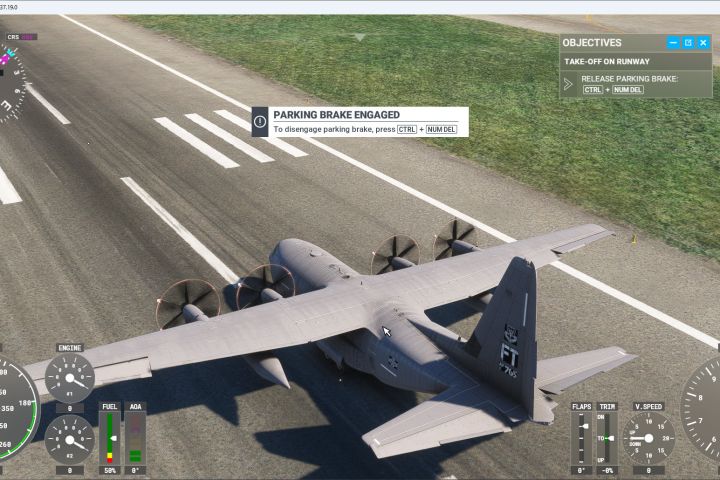Expand the Release Parking Brake objective arrow
Screen dimensions: 720x480
pyautogui.click(x=569, y=84)
